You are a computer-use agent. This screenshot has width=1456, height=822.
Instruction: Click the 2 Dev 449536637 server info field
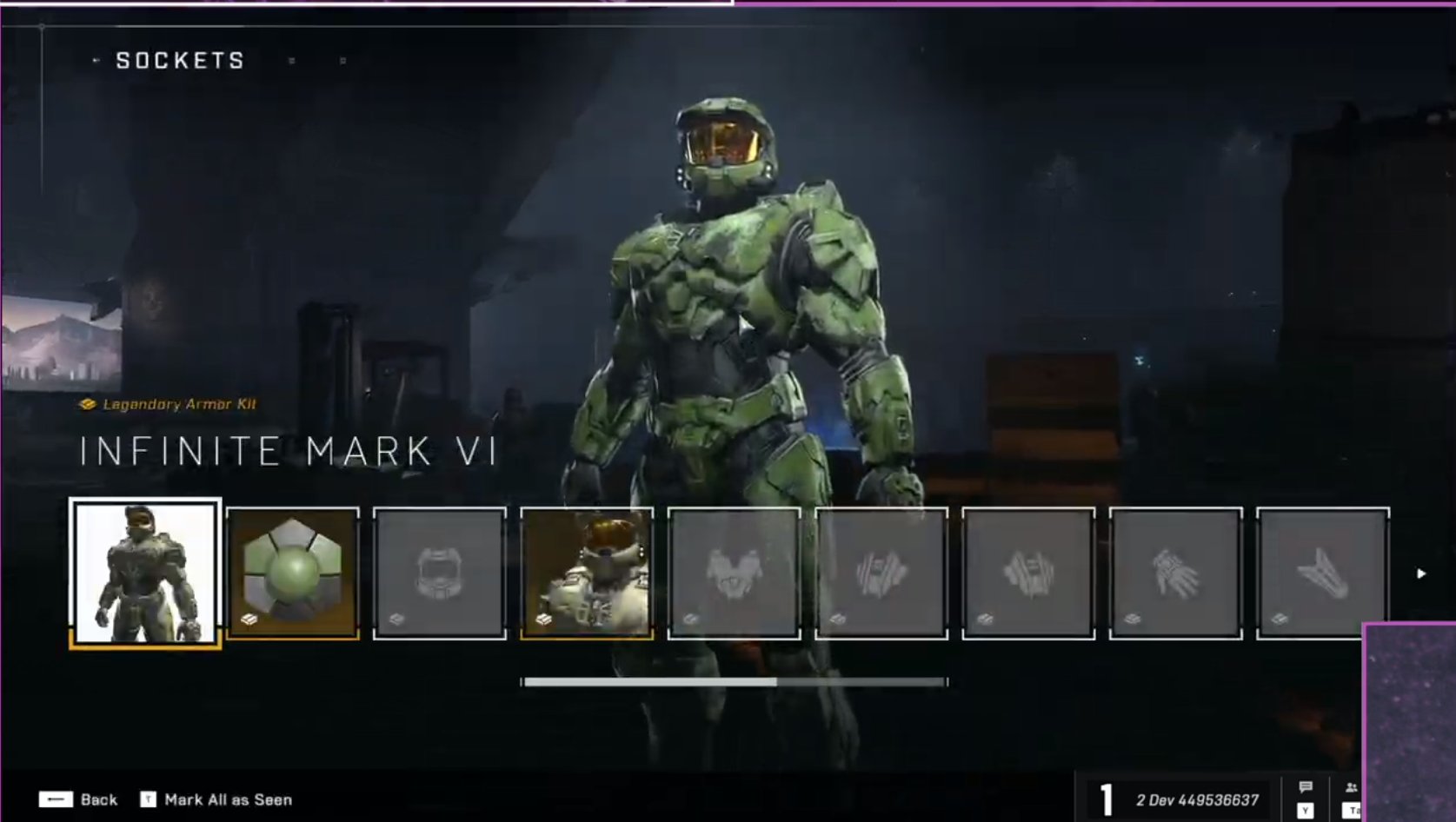(1198, 799)
